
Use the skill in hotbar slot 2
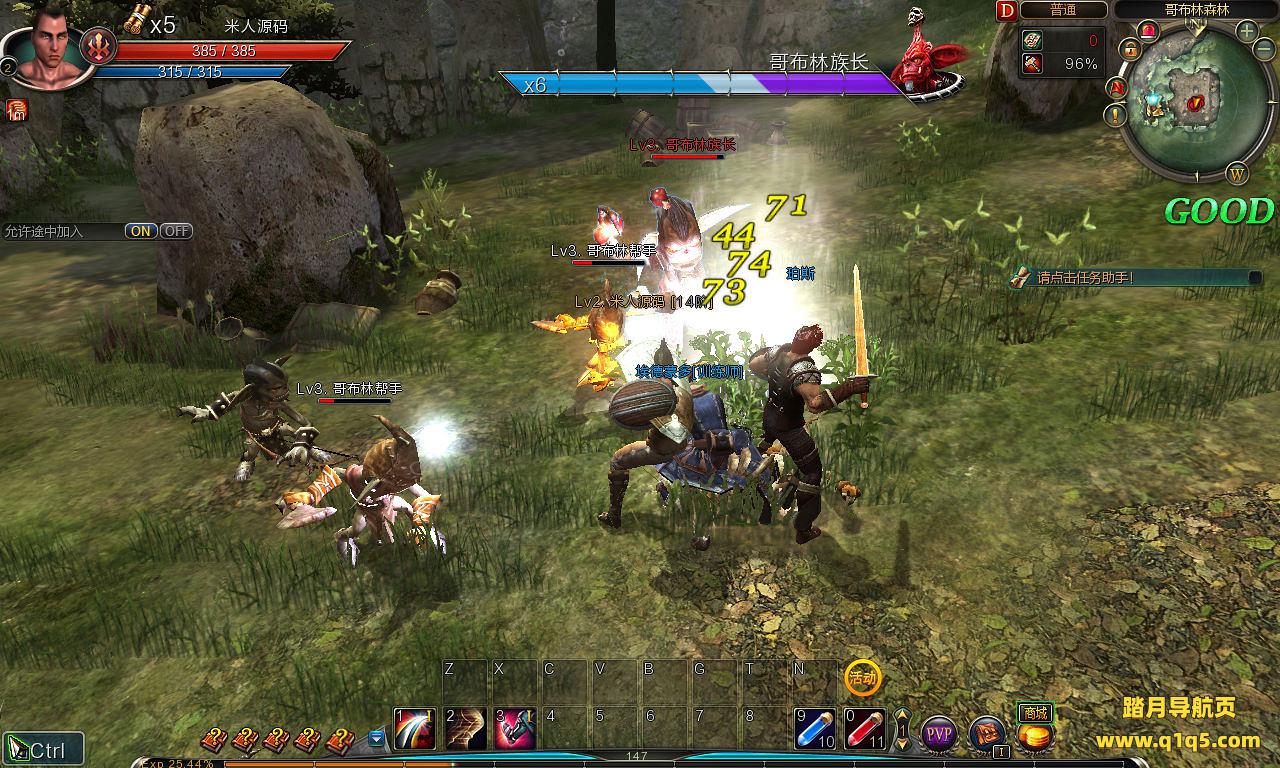[x=465, y=730]
